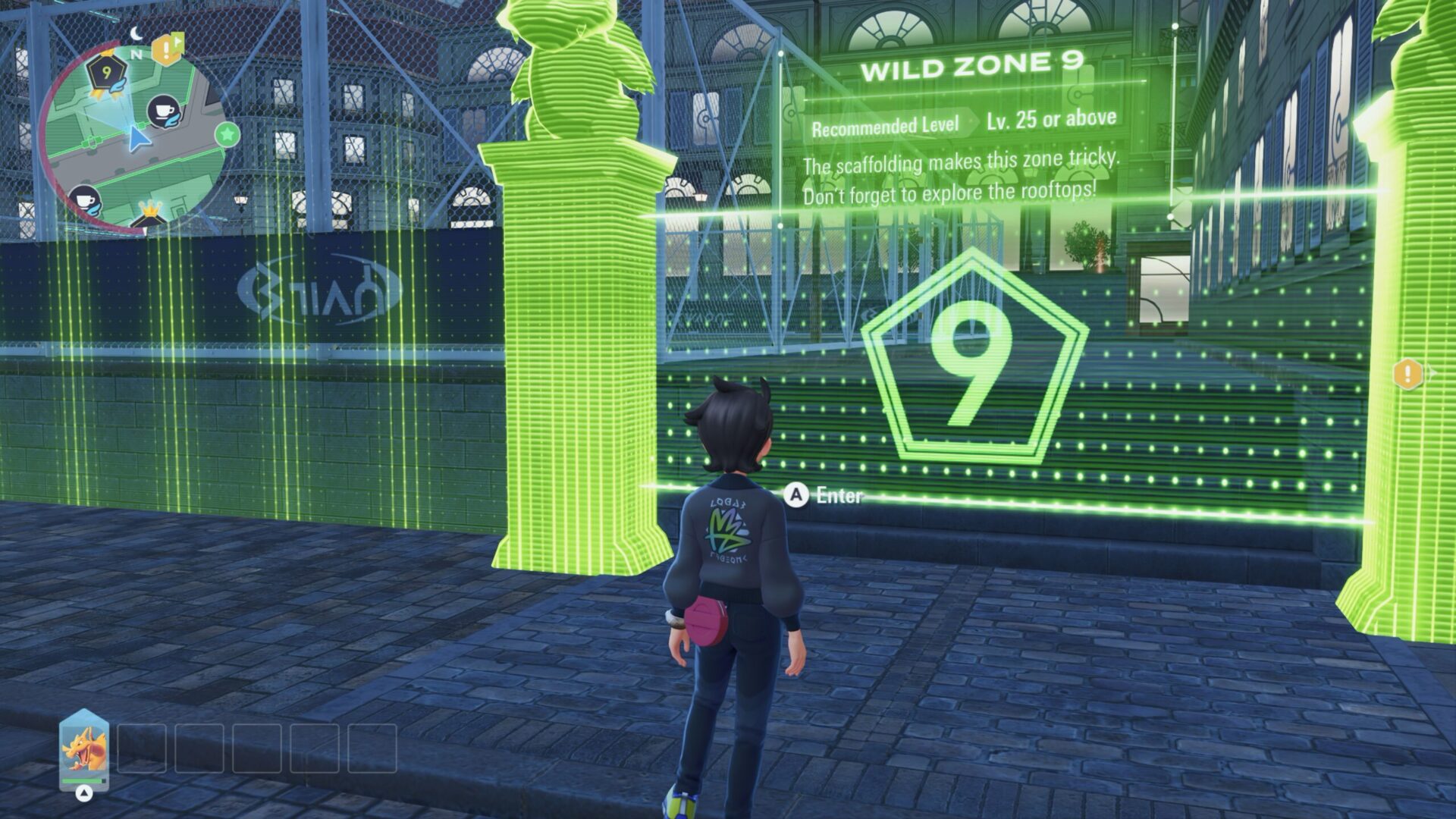Select the Charizard party slot
This screenshot has height=819, width=1456.
click(84, 750)
